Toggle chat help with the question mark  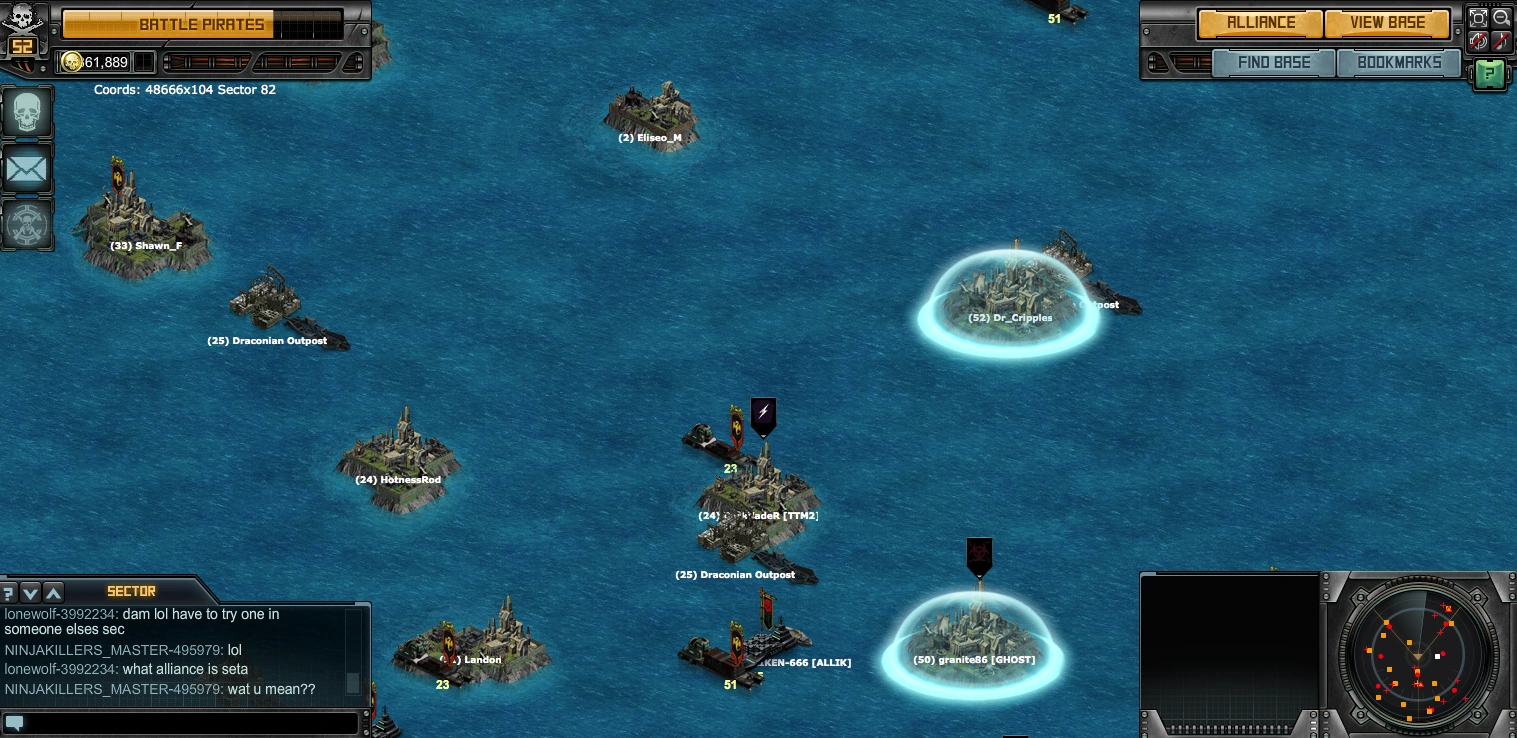[8, 592]
